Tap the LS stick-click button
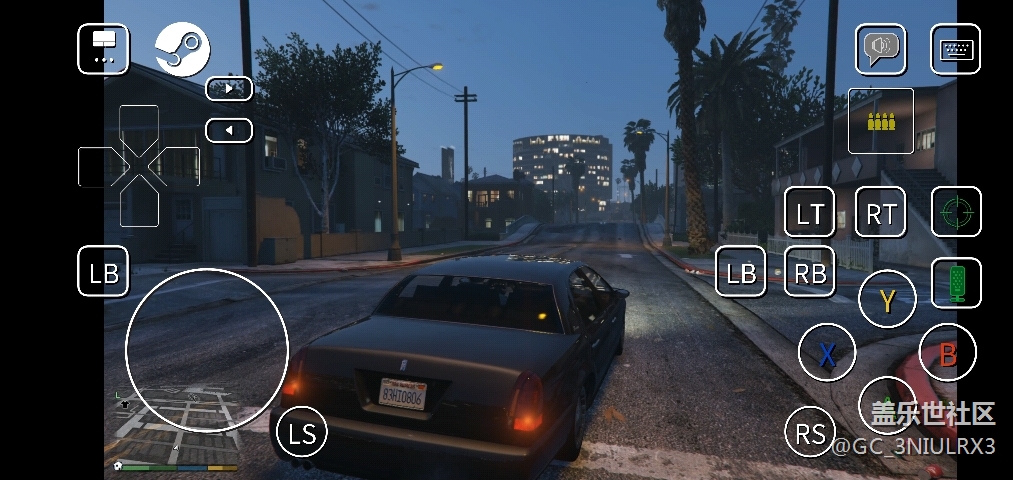 302,433
